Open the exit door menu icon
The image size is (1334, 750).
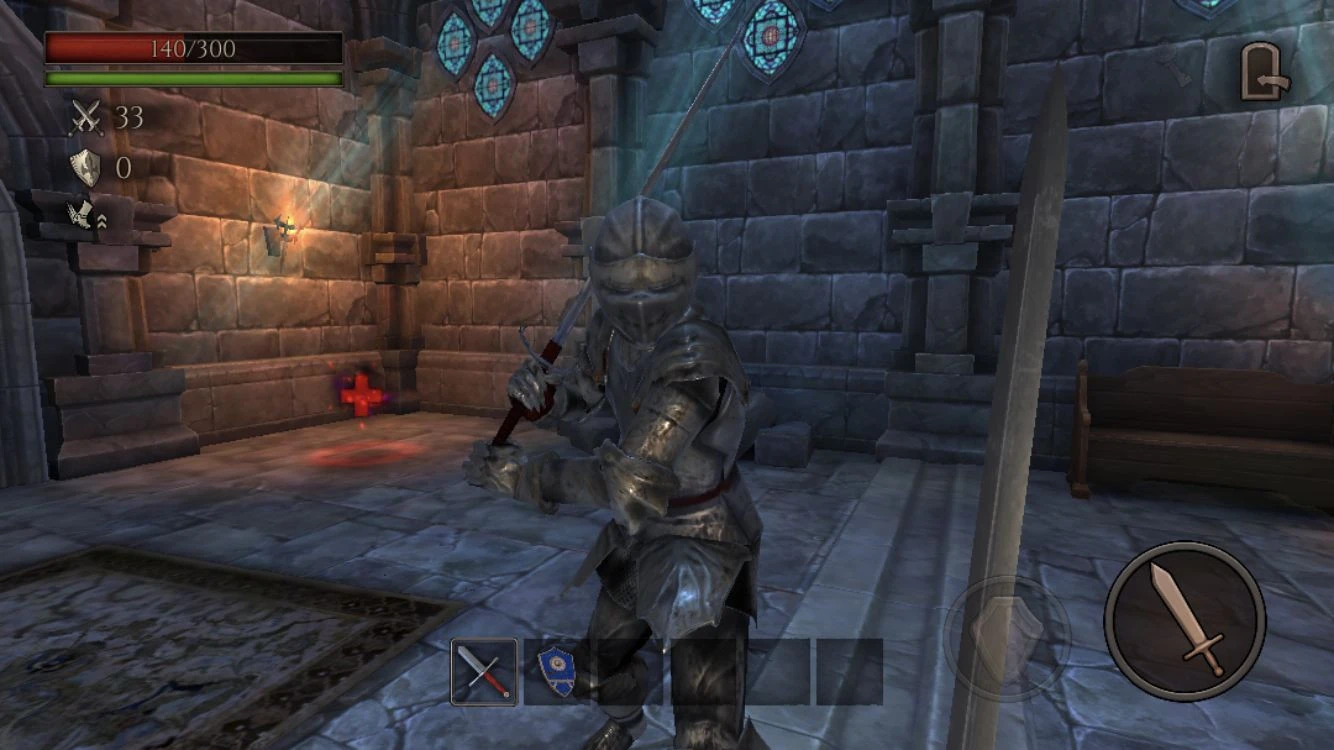[x=1263, y=73]
